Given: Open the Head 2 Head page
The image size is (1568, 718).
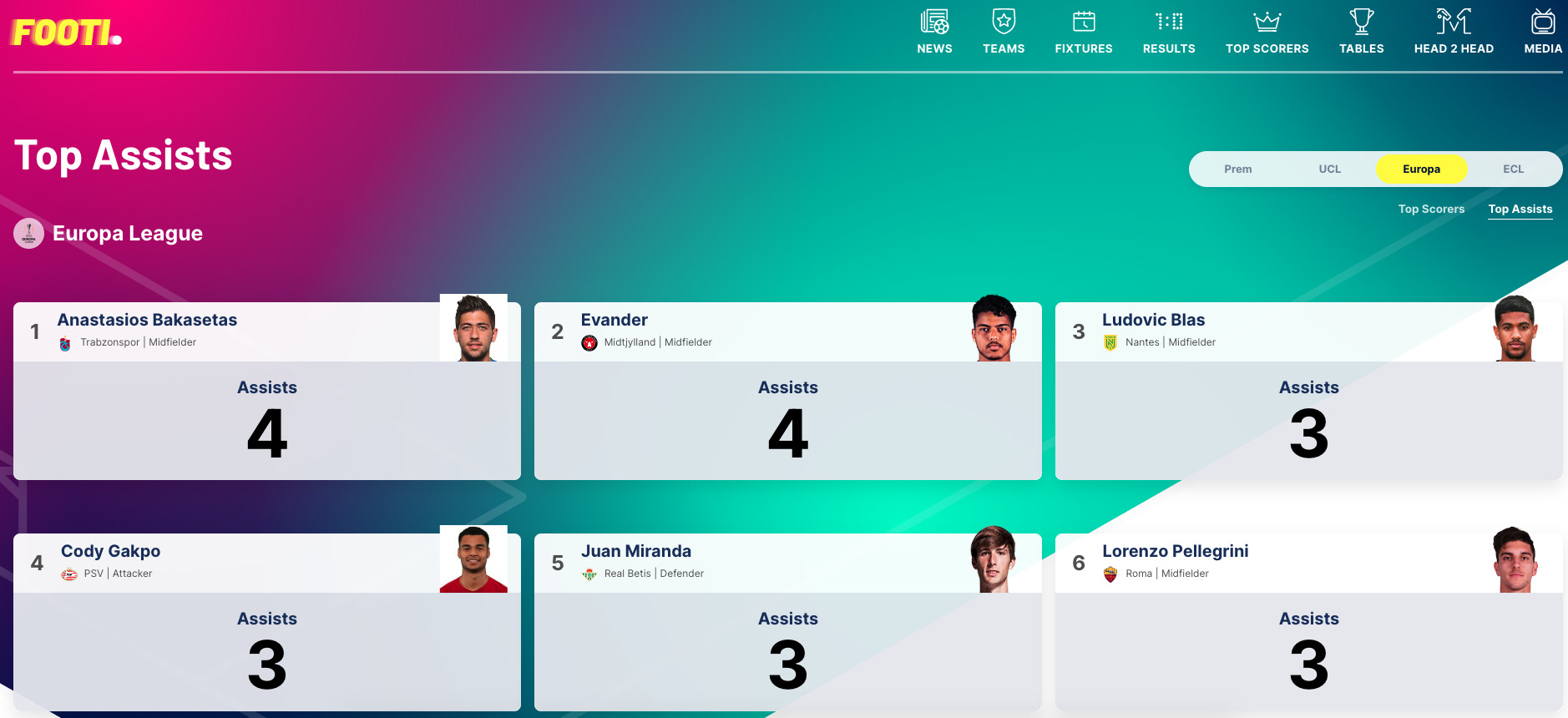Looking at the screenshot, I should point(1454,32).
